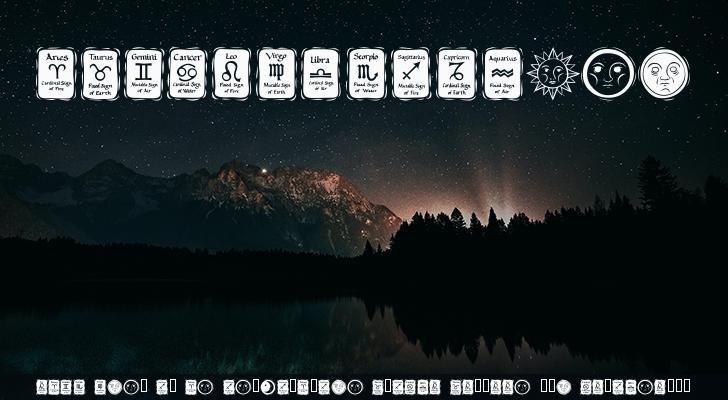Choose the Taurus card
Screen dimensions: 728x400
pos(101,74)
